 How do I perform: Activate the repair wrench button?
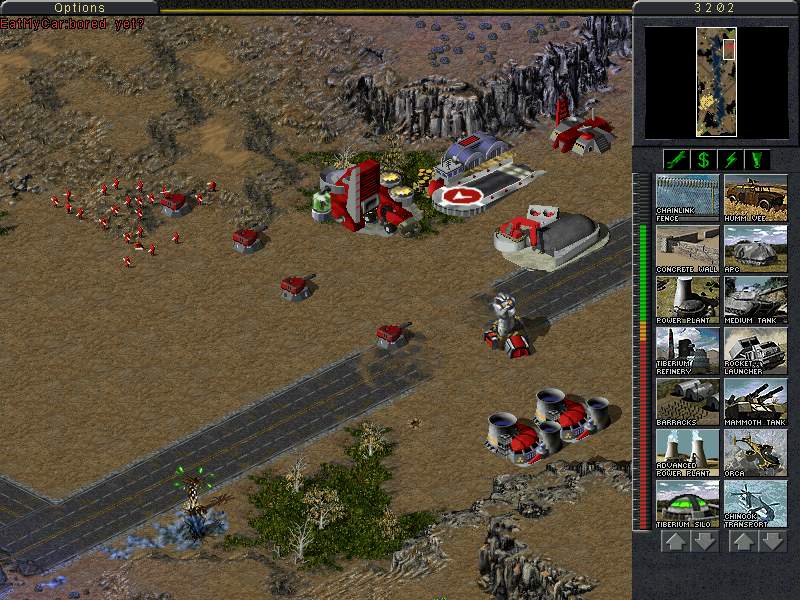pos(676,159)
